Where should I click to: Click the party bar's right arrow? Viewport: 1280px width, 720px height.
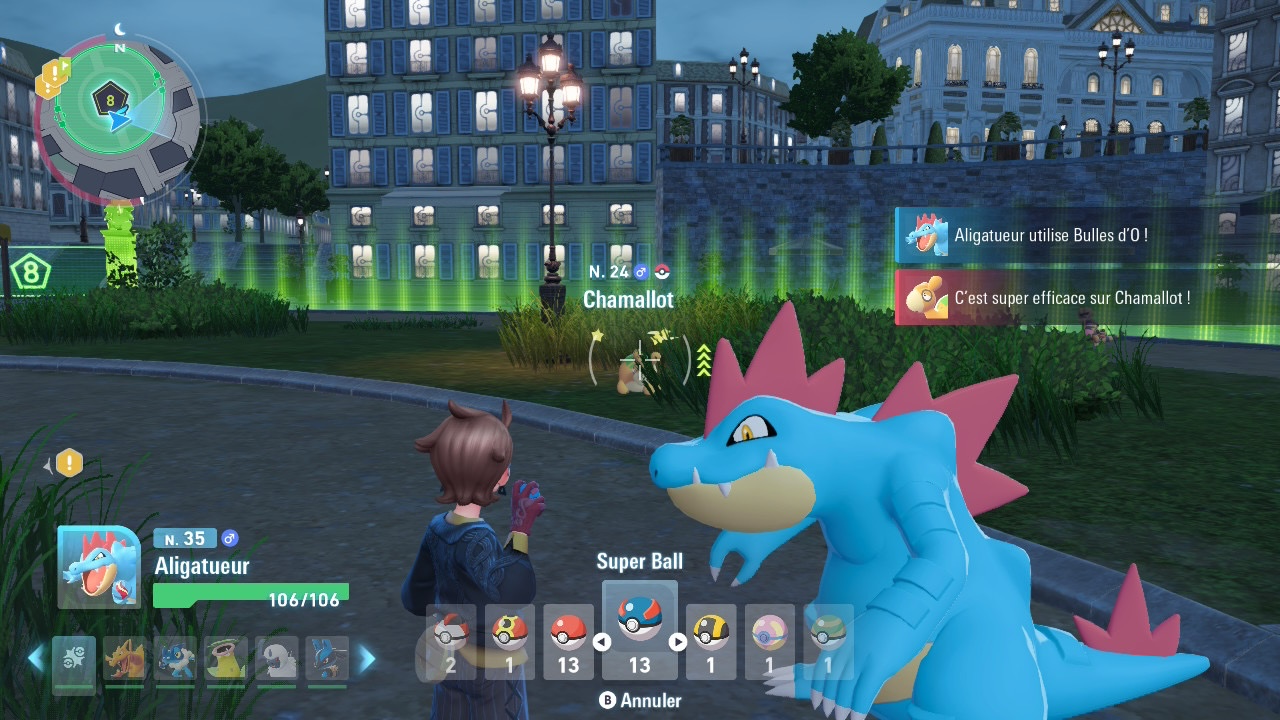[367, 659]
